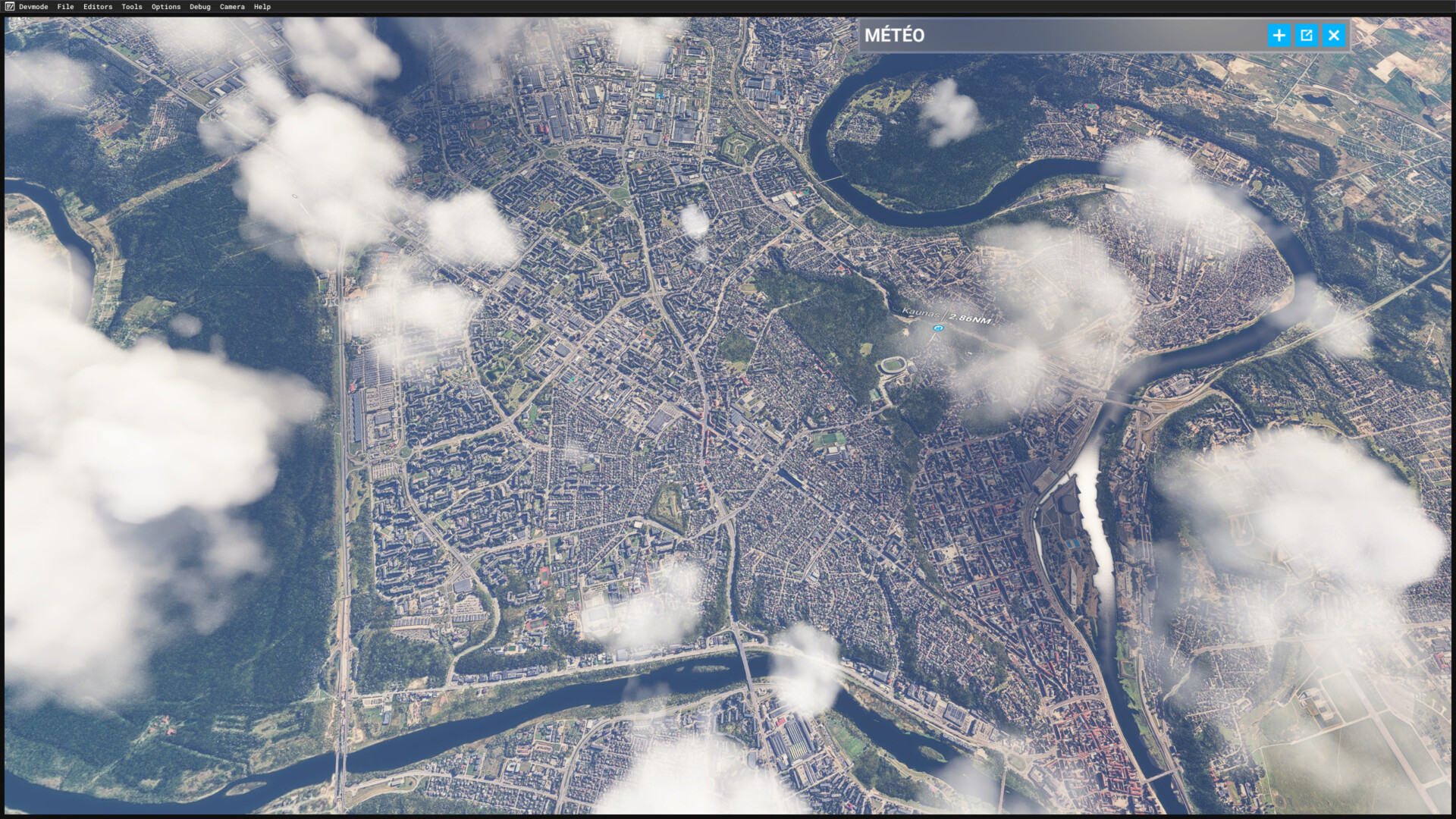Screen dimensions: 1456x819
Task: Pop out the Météo panel window
Action: 1306,36
